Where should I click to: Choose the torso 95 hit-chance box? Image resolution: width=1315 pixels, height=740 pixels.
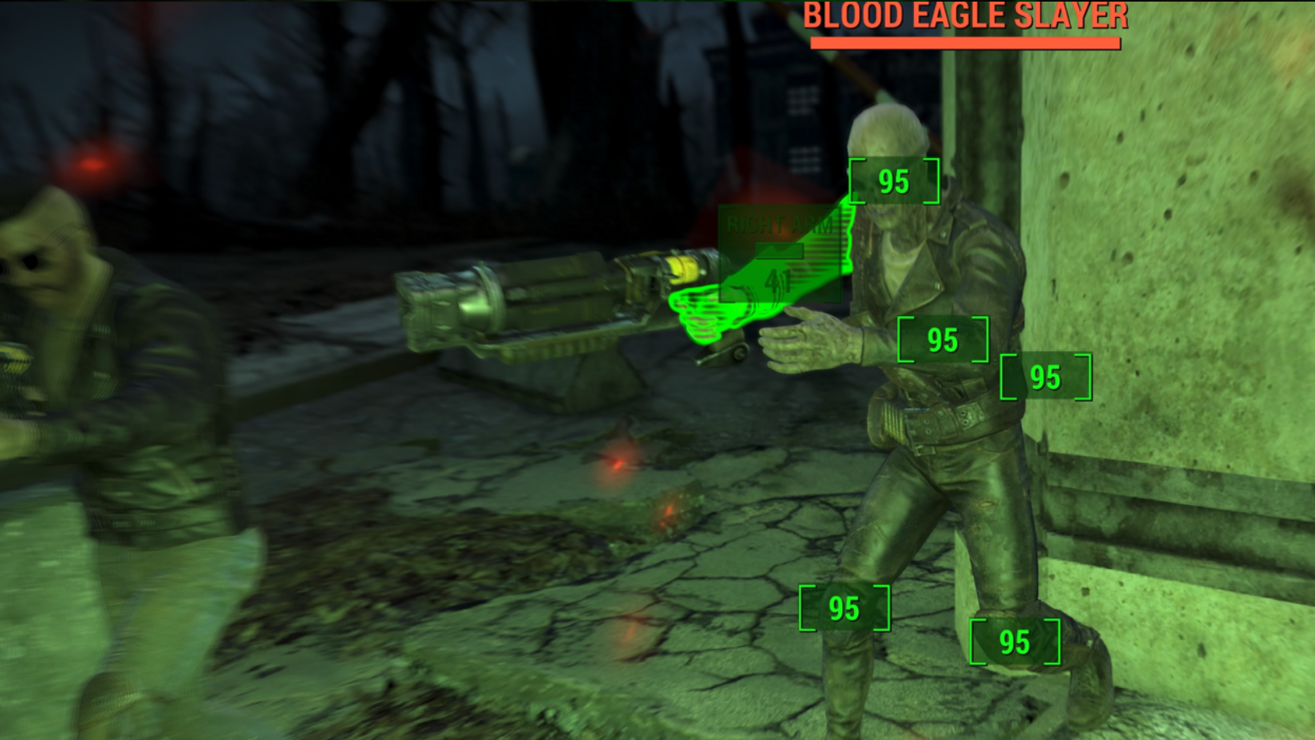[x=942, y=340]
